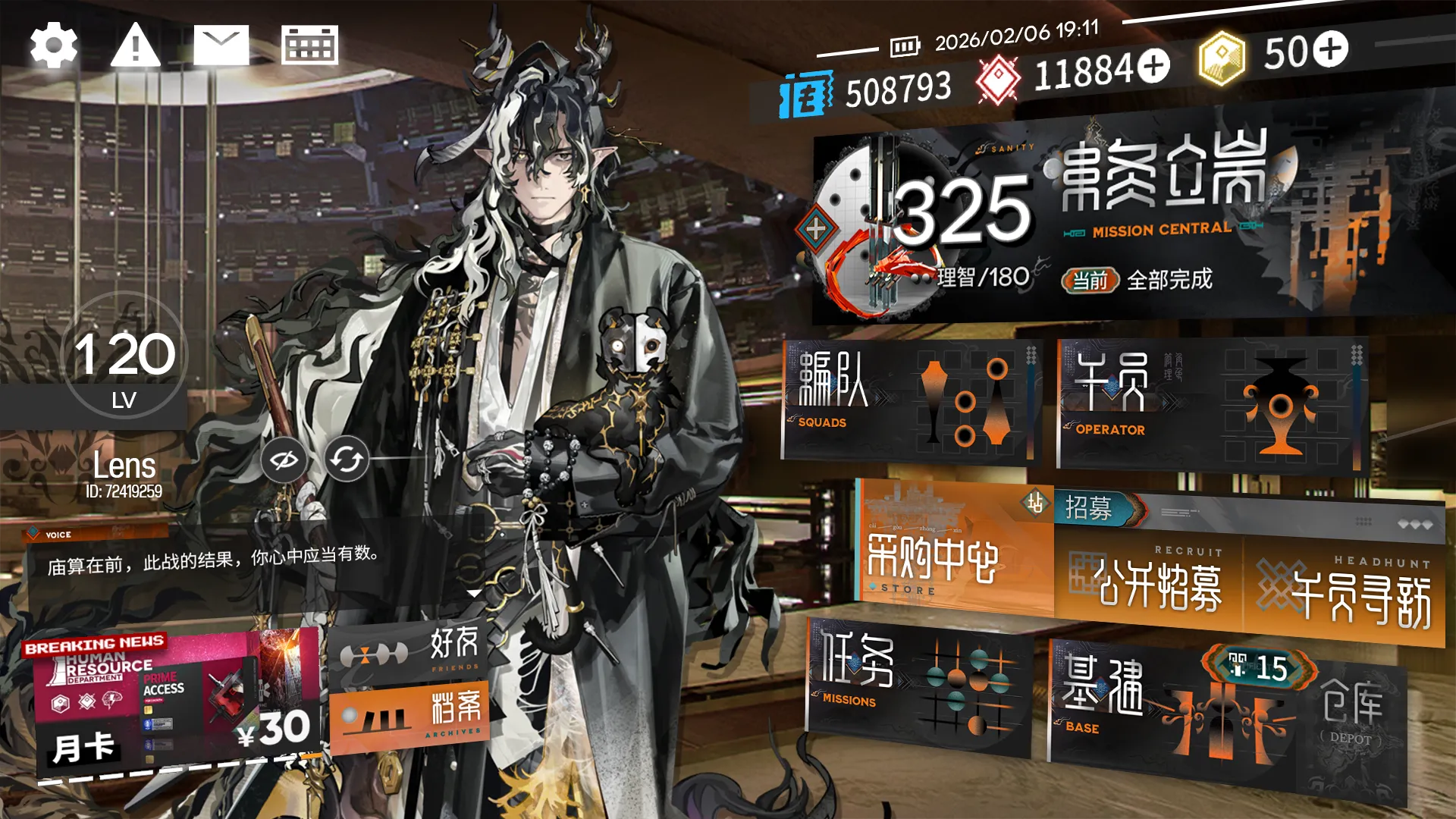Open the Squads menu
Image resolution: width=1456 pixels, height=819 pixels.
(910, 400)
